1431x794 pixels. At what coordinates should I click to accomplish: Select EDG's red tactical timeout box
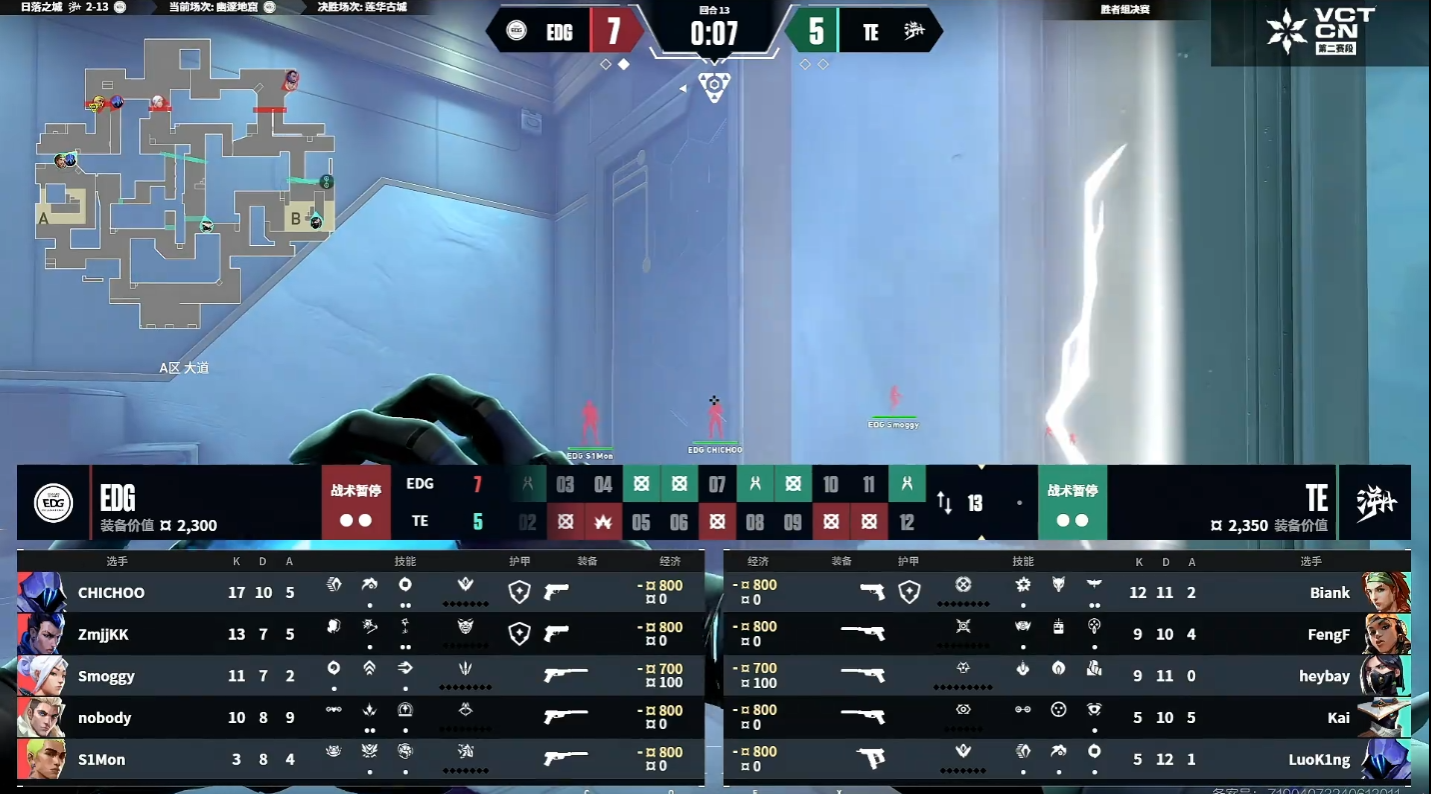point(357,502)
